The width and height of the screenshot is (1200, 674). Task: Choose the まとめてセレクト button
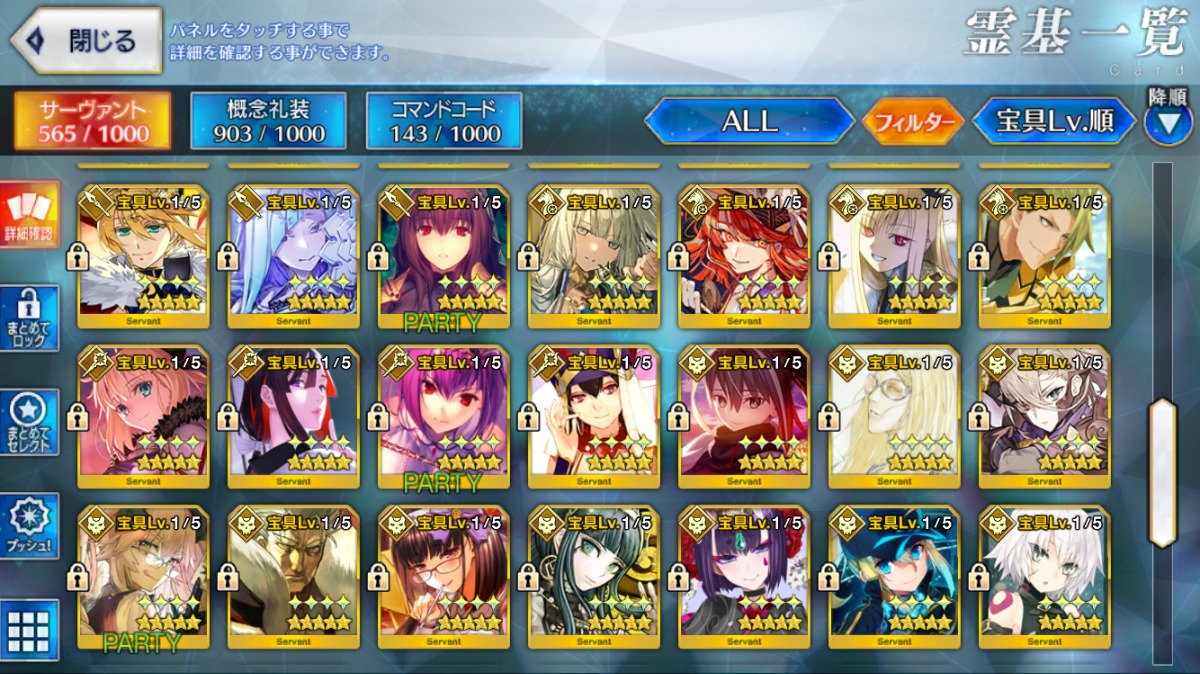click(29, 423)
